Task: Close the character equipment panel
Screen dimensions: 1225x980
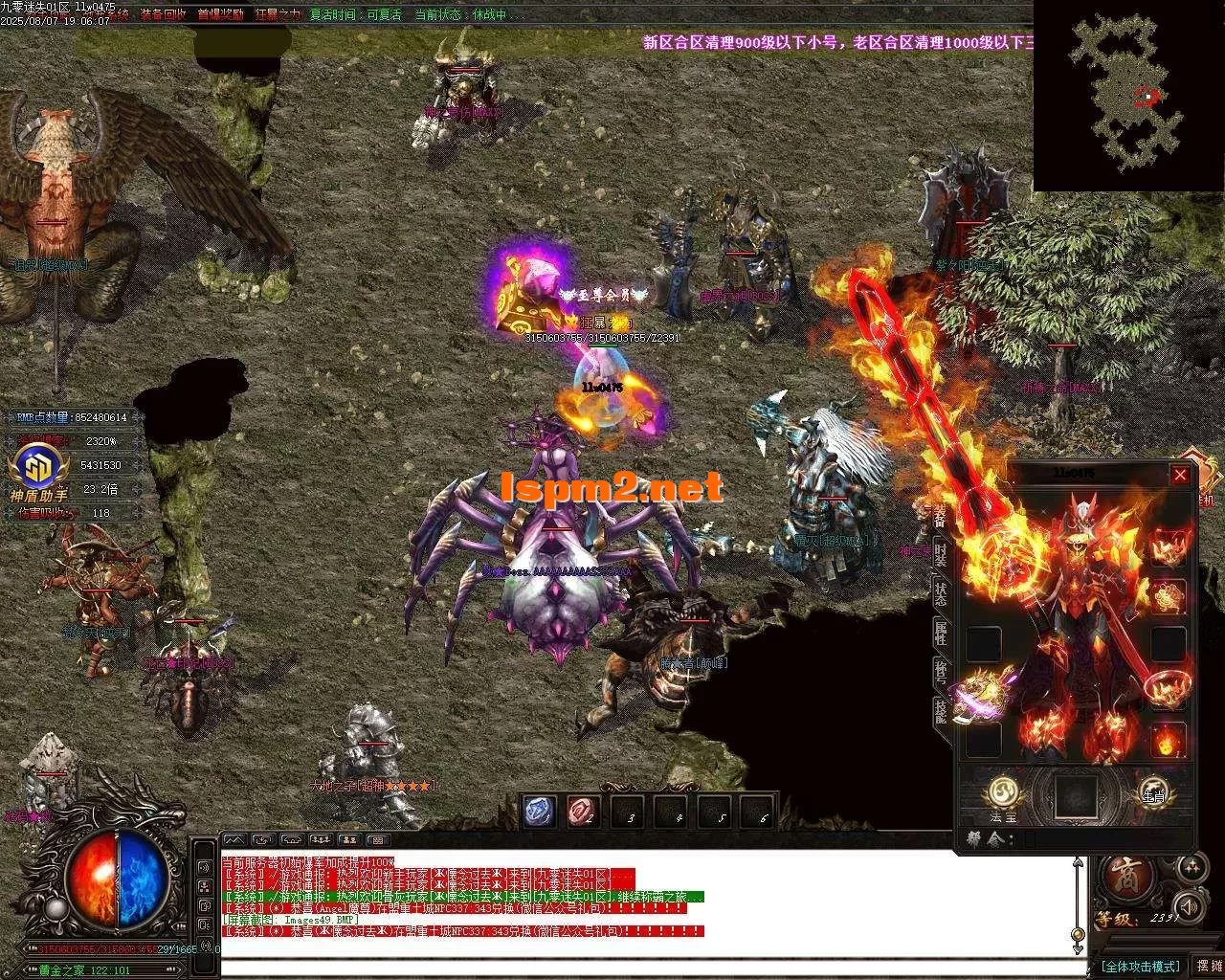Action: [1180, 476]
